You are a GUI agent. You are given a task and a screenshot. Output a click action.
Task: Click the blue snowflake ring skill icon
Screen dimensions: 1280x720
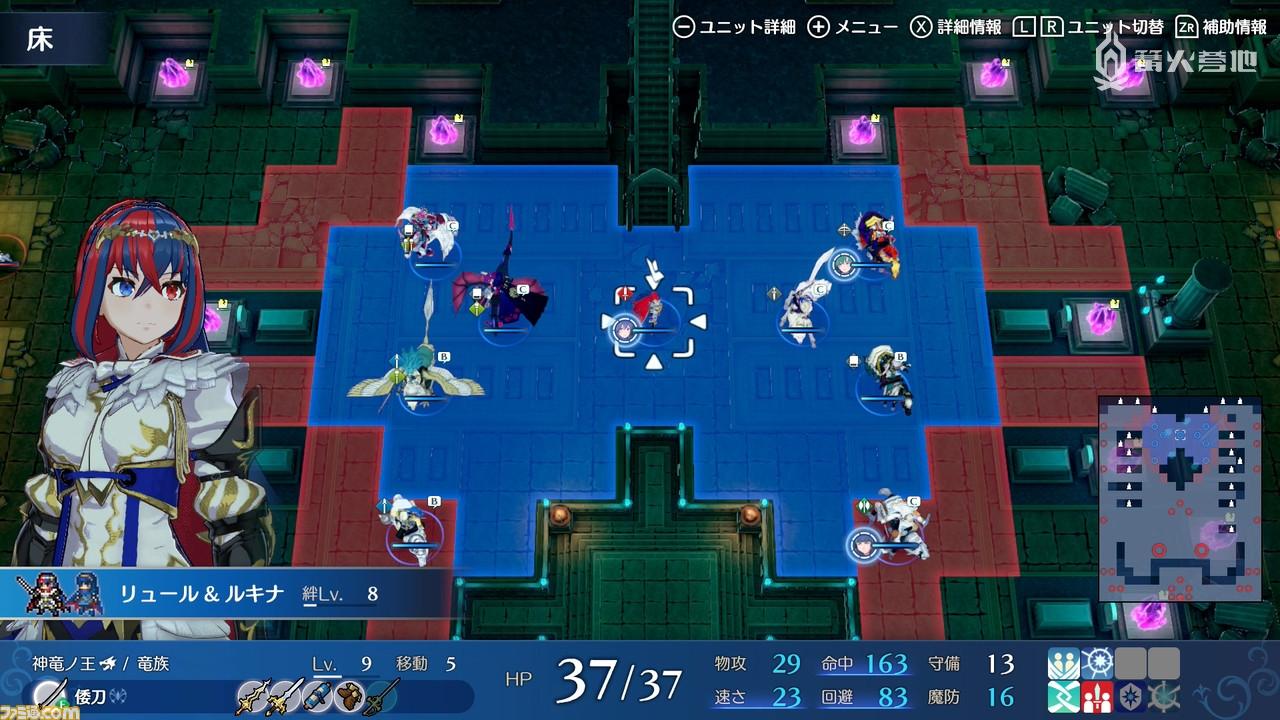pos(1097,664)
